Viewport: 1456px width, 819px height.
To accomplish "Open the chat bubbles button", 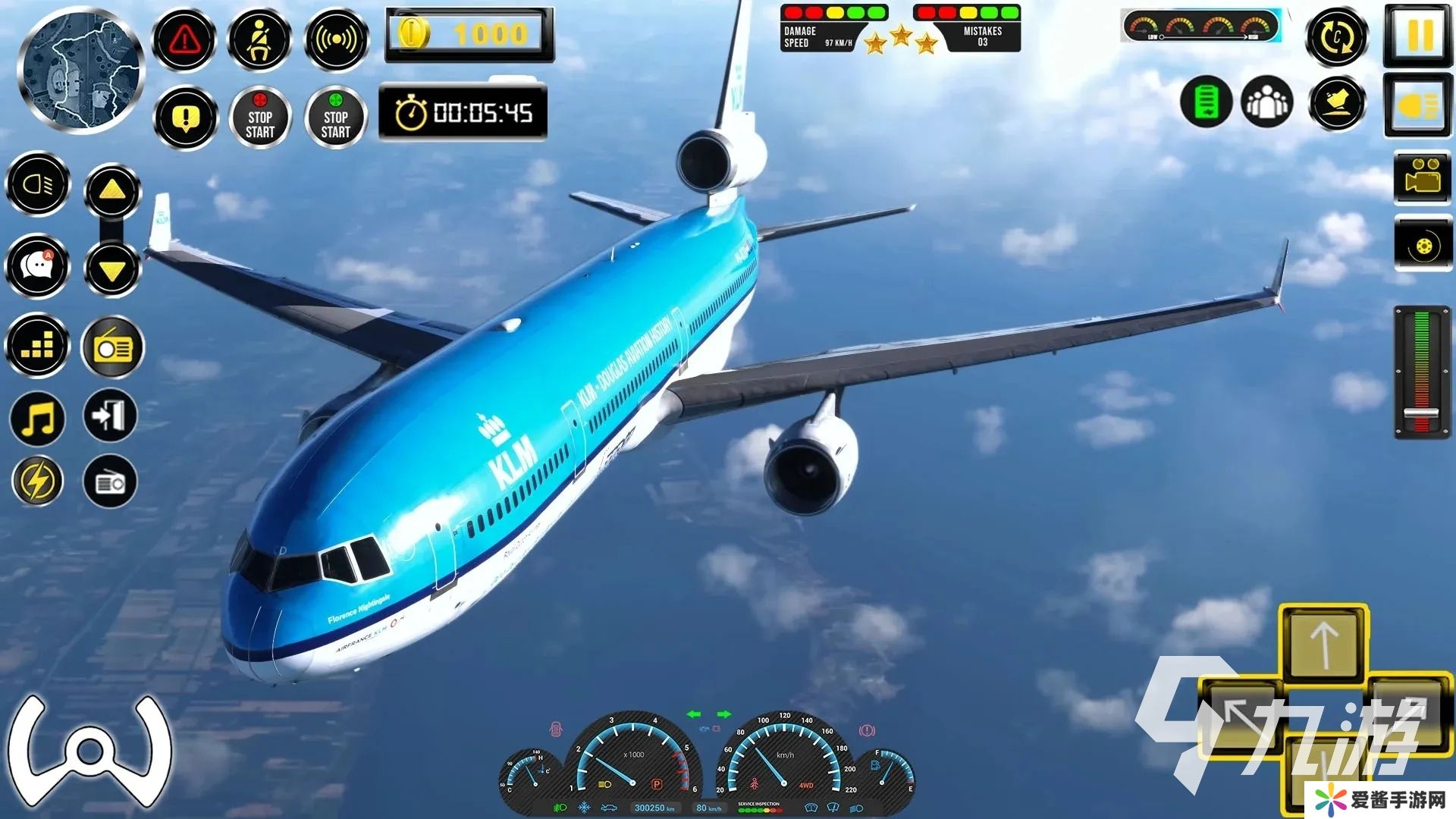I will [x=38, y=265].
